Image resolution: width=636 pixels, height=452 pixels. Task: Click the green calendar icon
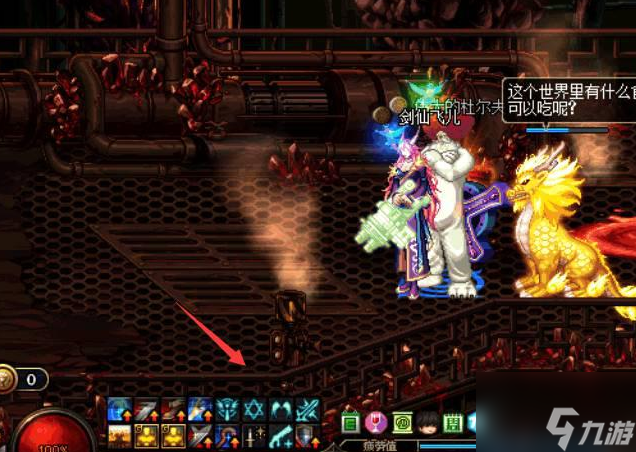(452, 422)
